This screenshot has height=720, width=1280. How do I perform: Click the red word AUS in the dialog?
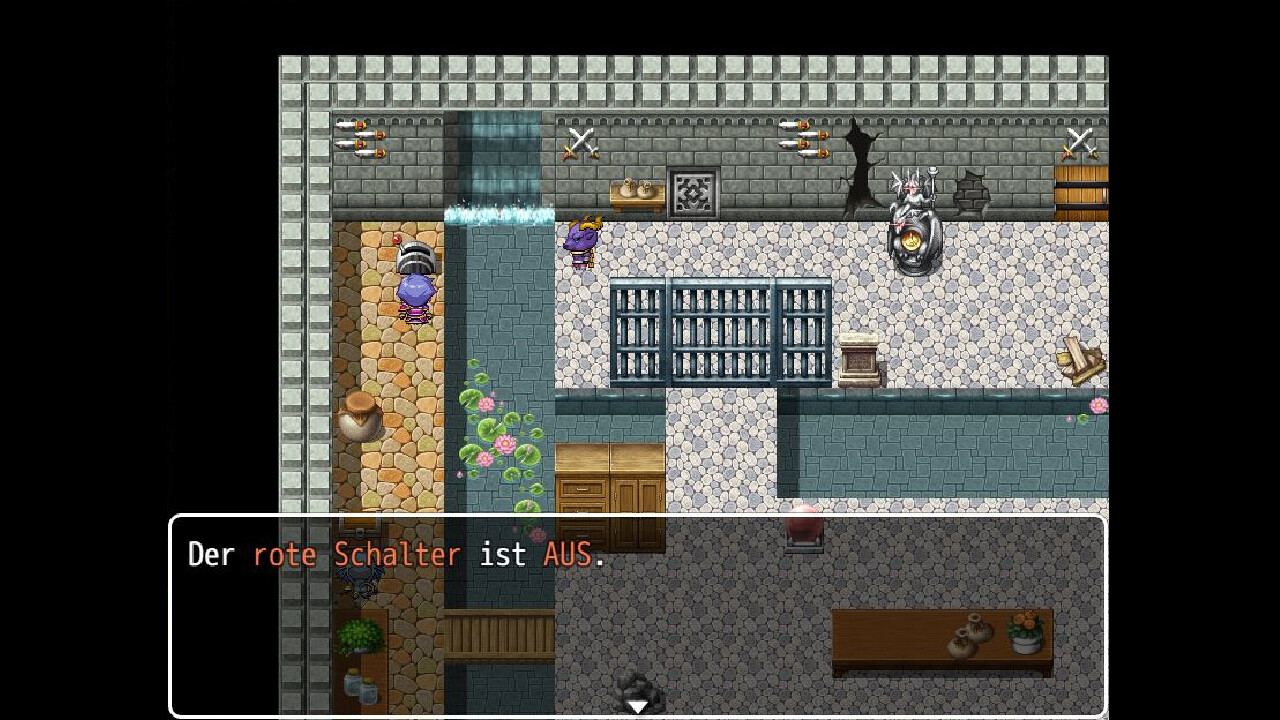[x=567, y=554]
